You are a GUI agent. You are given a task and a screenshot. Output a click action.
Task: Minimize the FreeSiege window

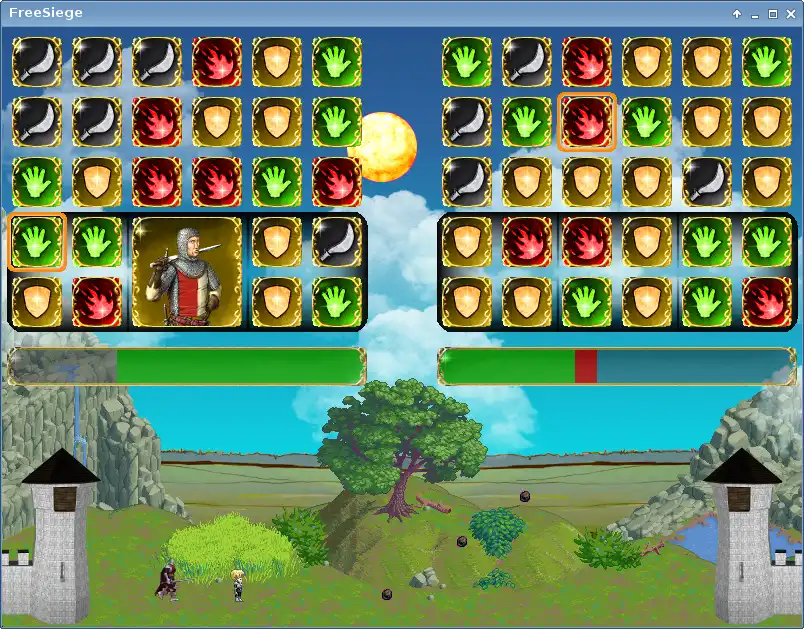[754, 14]
